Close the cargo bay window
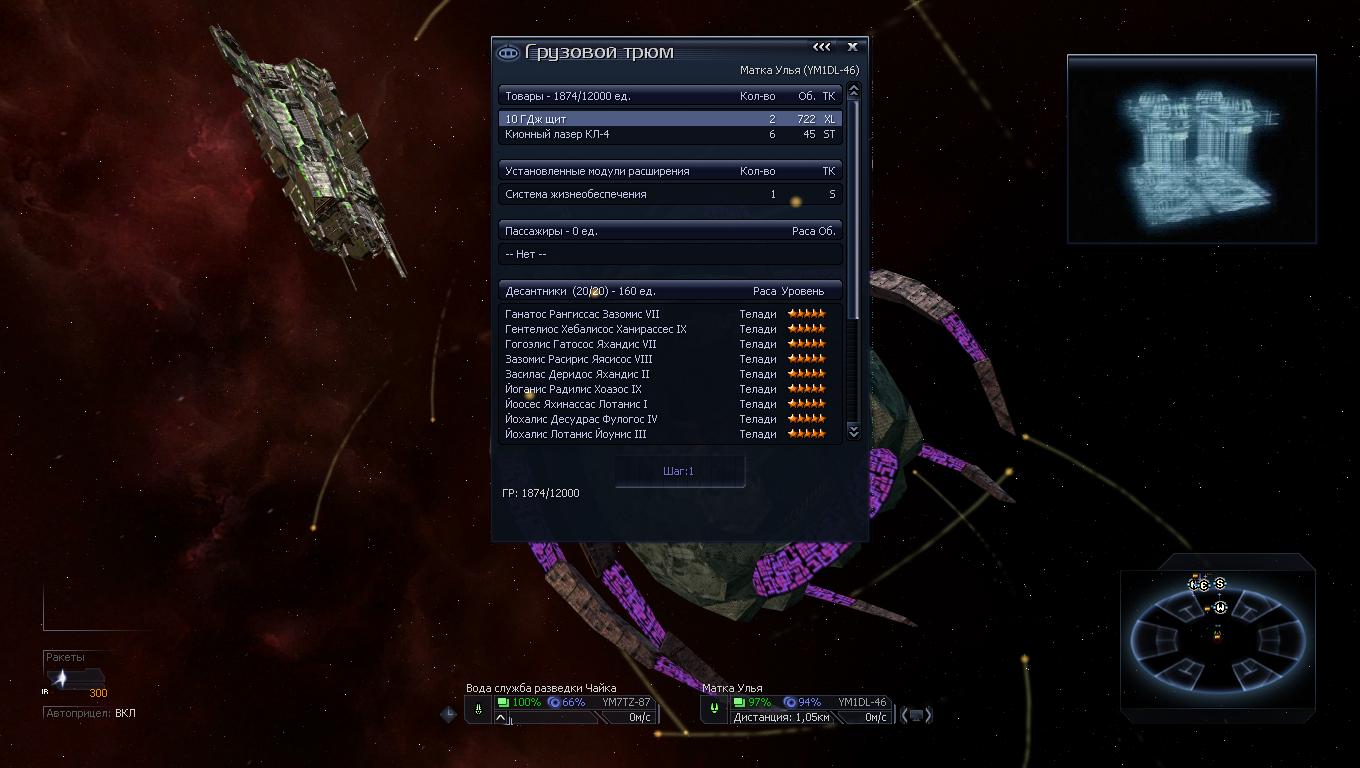The width and height of the screenshot is (1360, 768). tap(852, 47)
